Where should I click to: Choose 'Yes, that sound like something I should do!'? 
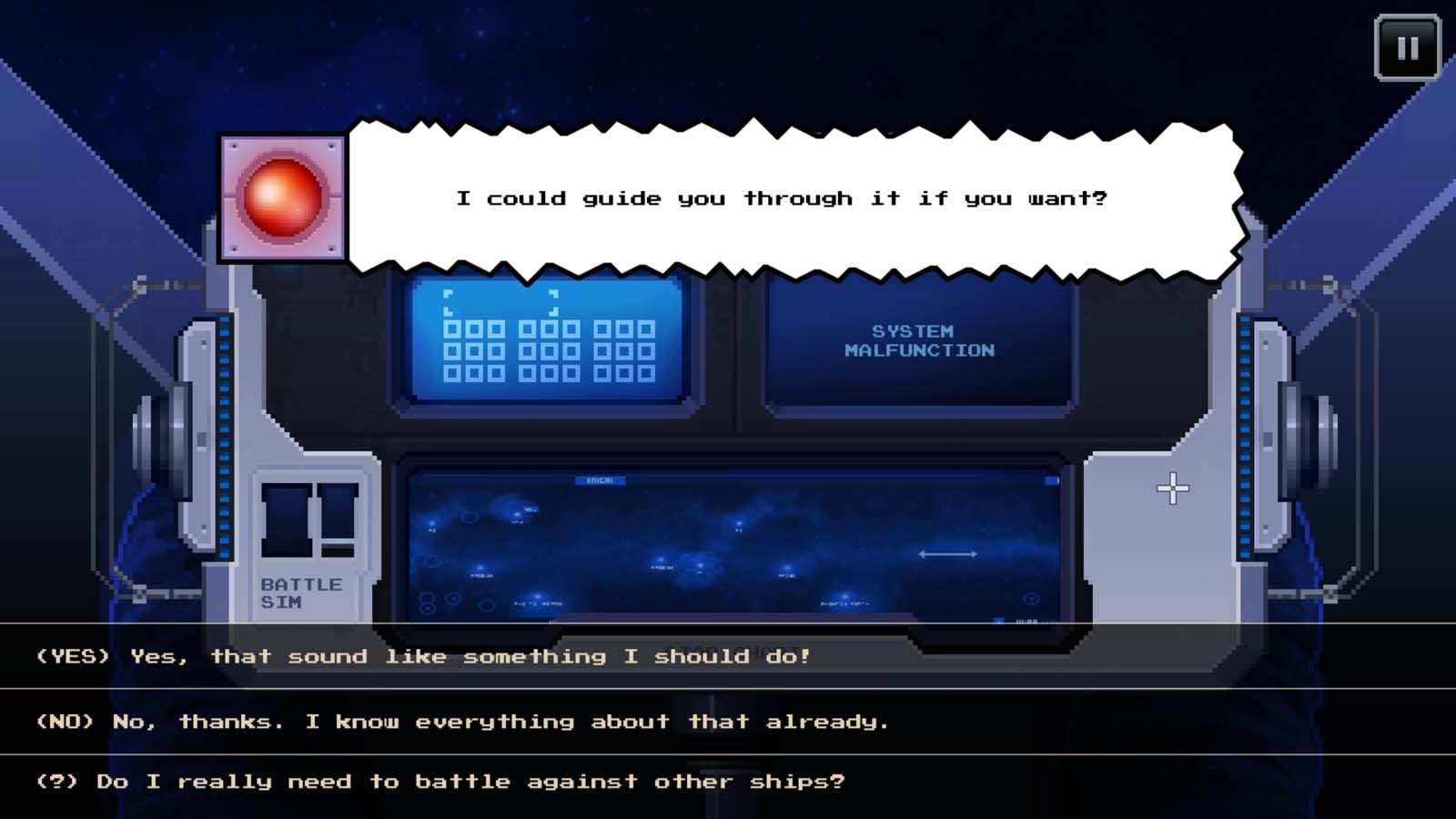[x=423, y=656]
